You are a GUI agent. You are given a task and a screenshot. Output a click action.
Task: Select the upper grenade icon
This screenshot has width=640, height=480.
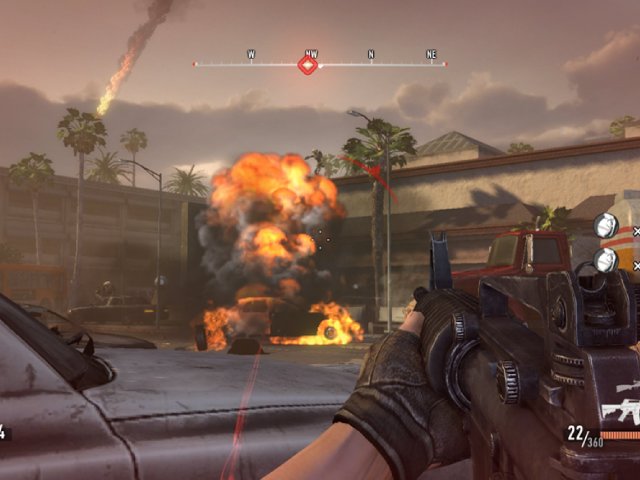click(605, 226)
